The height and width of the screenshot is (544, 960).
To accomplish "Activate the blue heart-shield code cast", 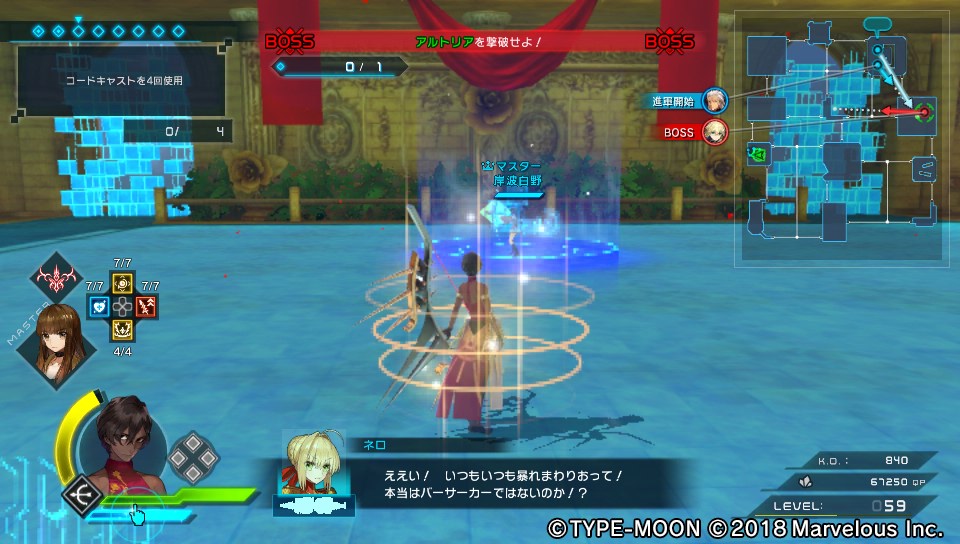I will point(99,307).
